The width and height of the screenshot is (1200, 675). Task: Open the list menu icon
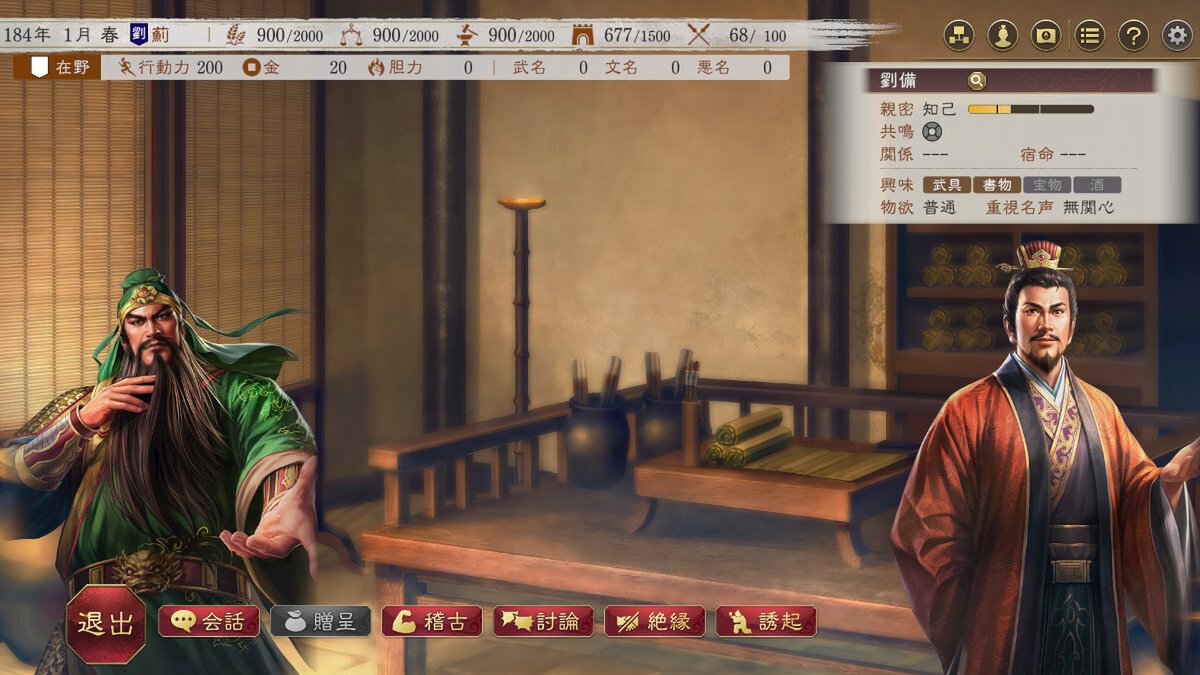point(1090,36)
